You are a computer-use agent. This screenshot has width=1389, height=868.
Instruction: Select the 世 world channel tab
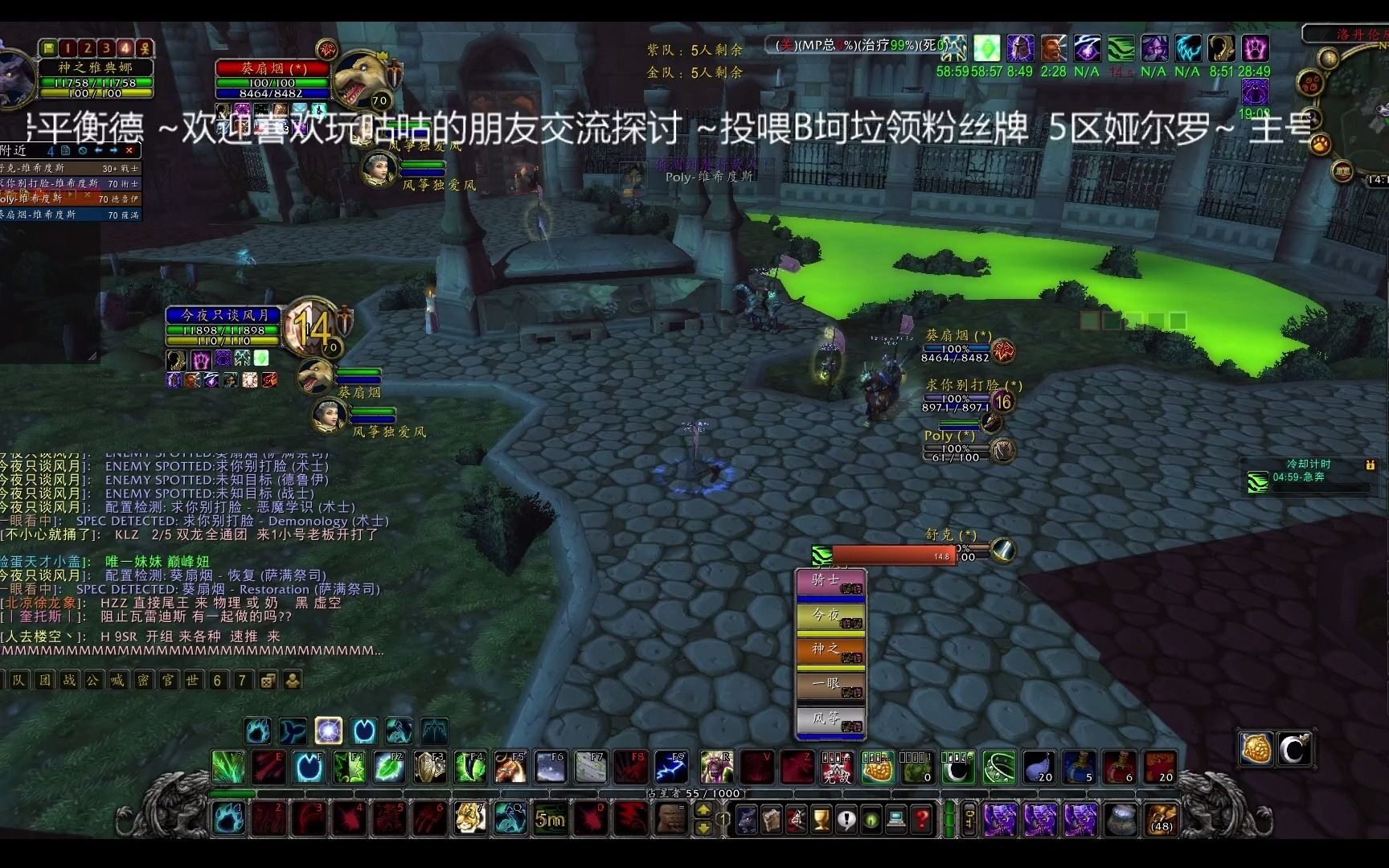point(194,680)
